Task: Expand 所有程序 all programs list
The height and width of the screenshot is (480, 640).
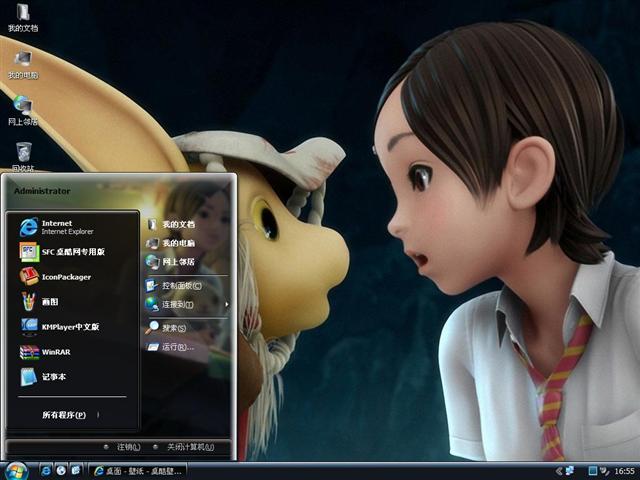Action: click(63, 414)
